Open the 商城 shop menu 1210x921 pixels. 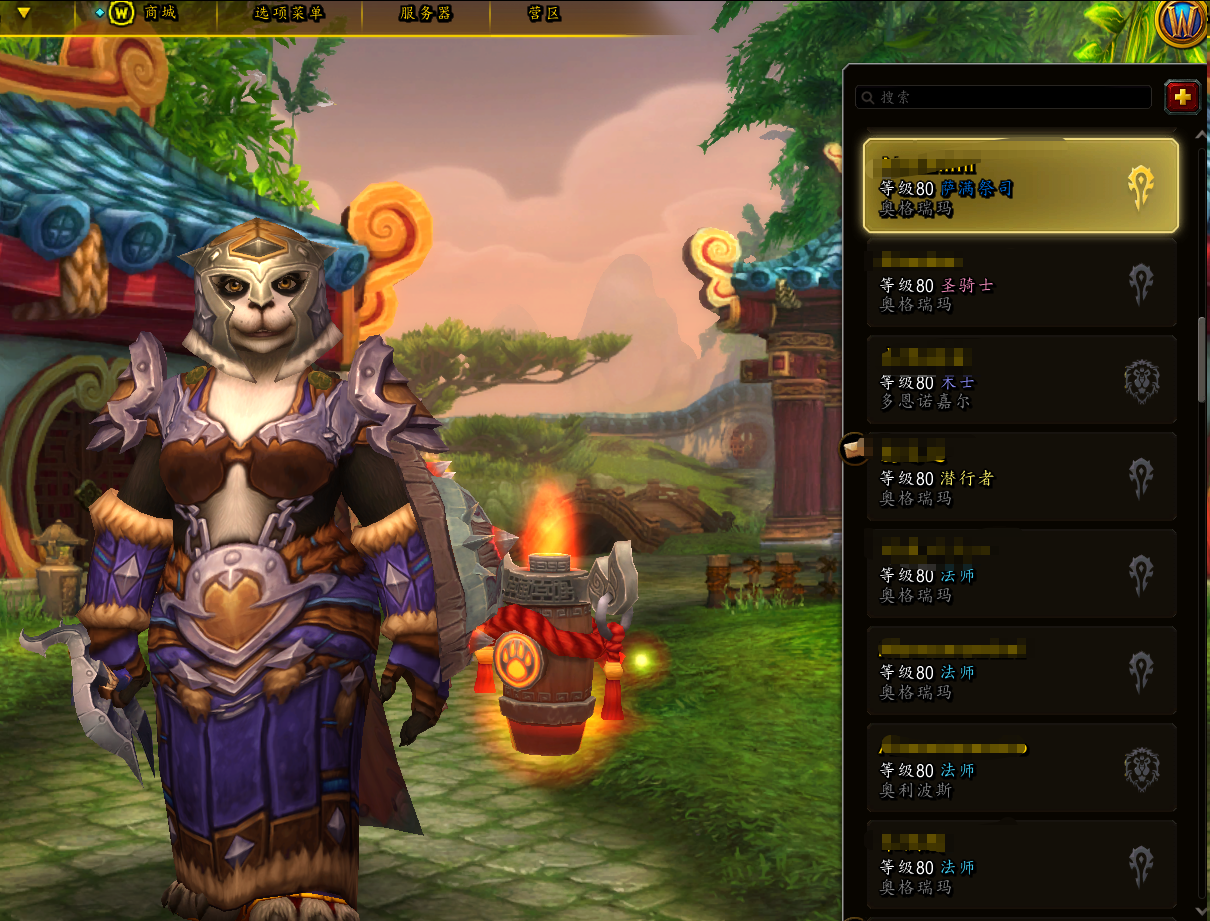147,14
